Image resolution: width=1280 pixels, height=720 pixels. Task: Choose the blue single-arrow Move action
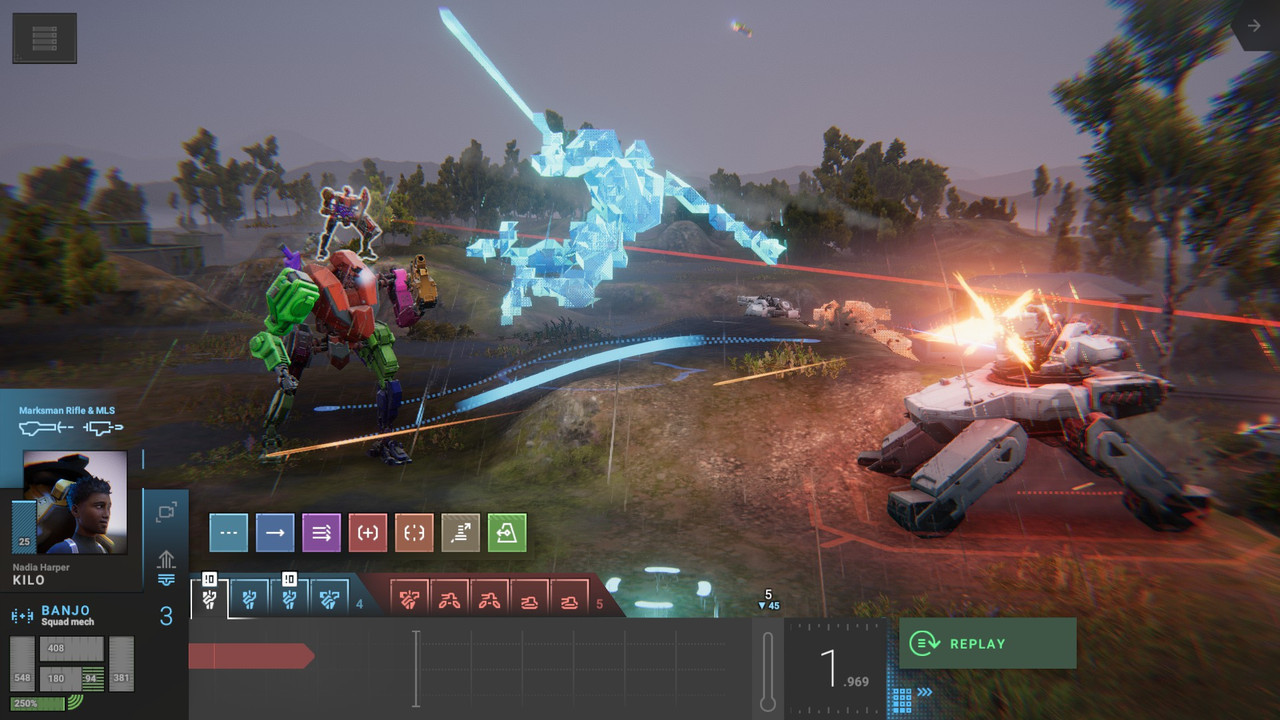(x=275, y=533)
